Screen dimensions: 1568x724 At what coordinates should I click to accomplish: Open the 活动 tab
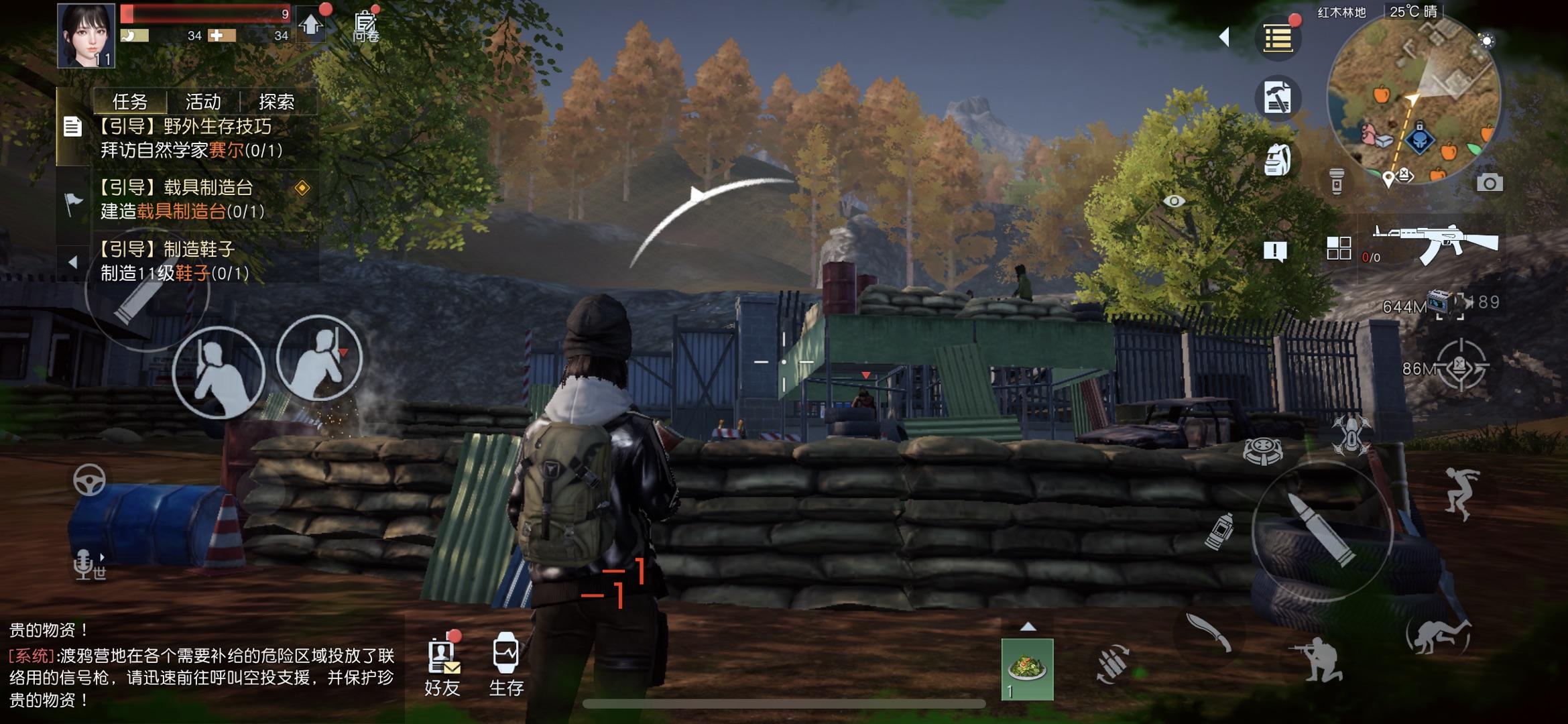pos(203,102)
